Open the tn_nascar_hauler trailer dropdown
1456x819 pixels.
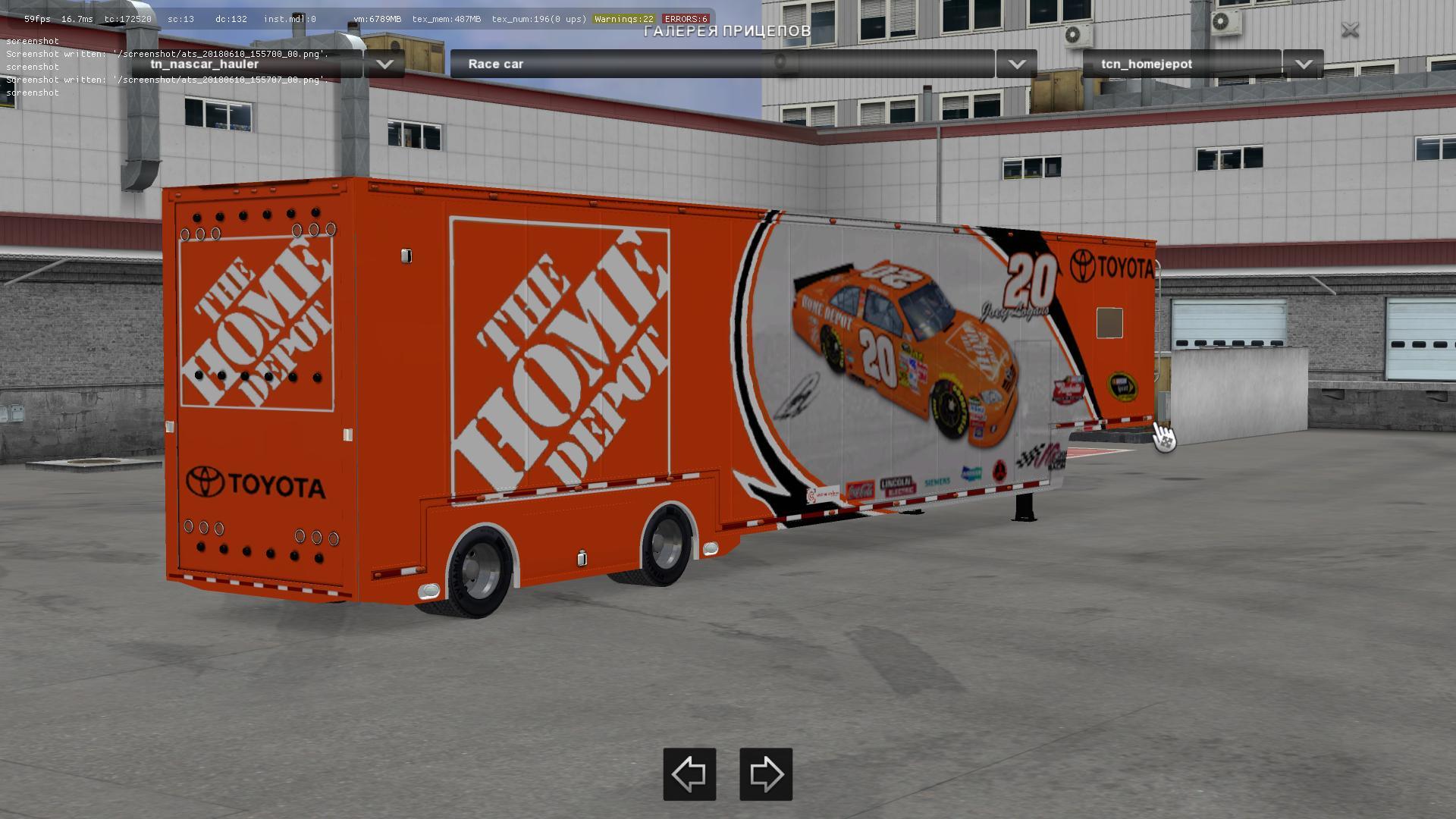(384, 64)
